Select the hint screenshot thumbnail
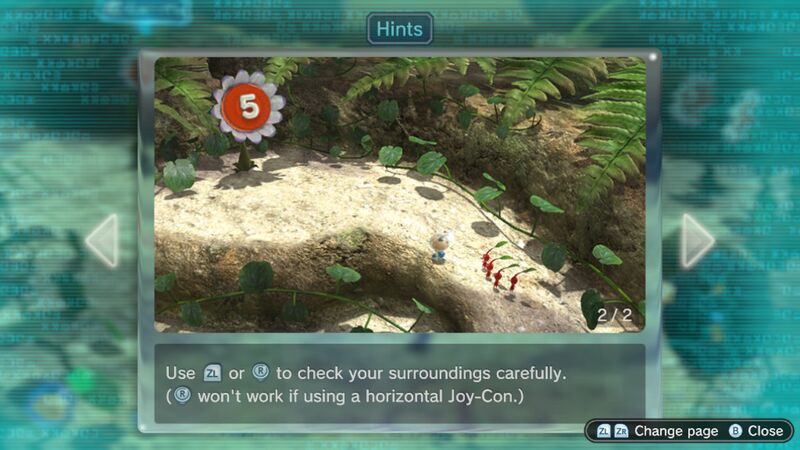Image resolution: width=800 pixels, height=450 pixels. pyautogui.click(x=400, y=195)
